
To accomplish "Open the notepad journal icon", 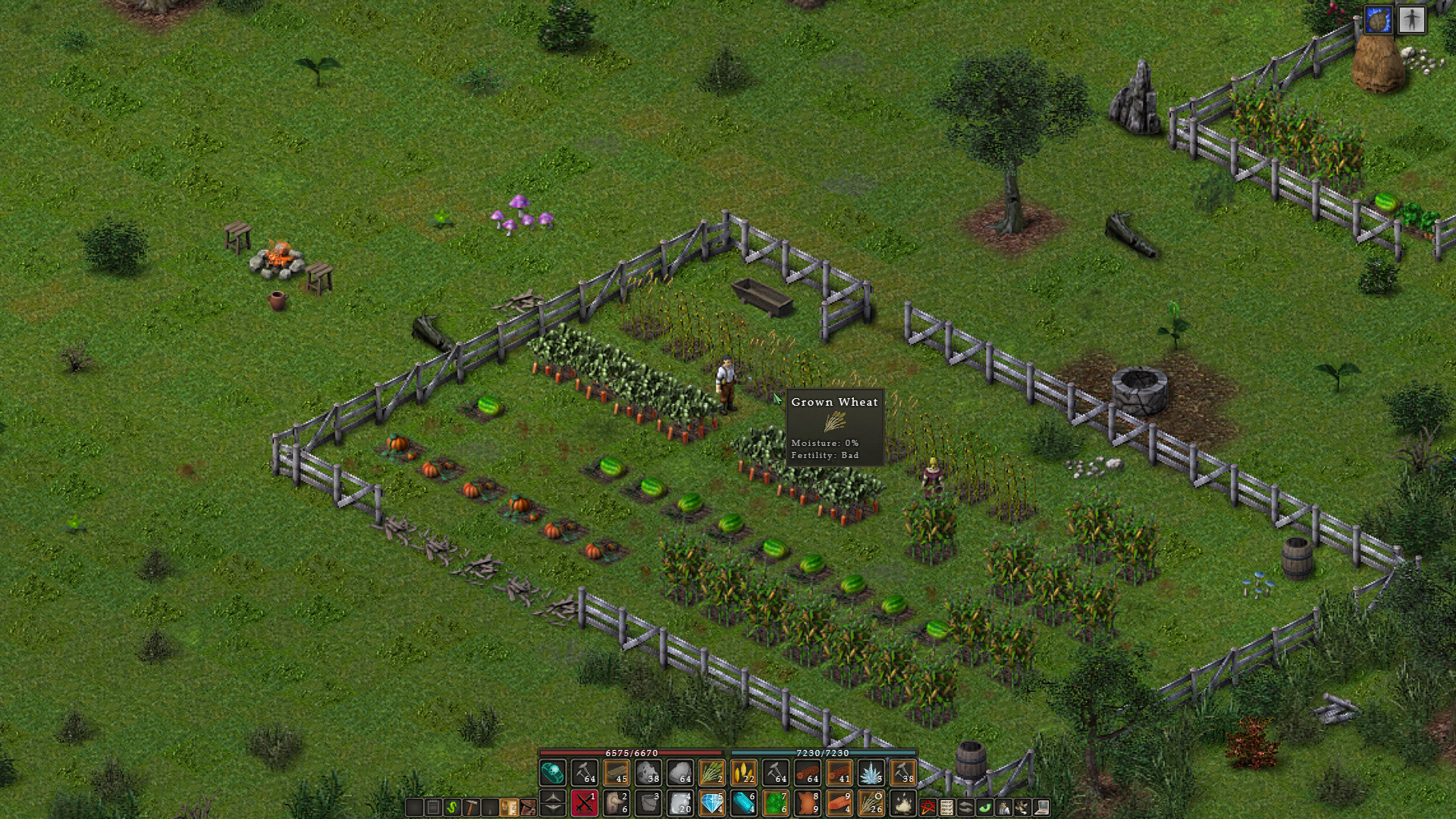I will [432, 806].
